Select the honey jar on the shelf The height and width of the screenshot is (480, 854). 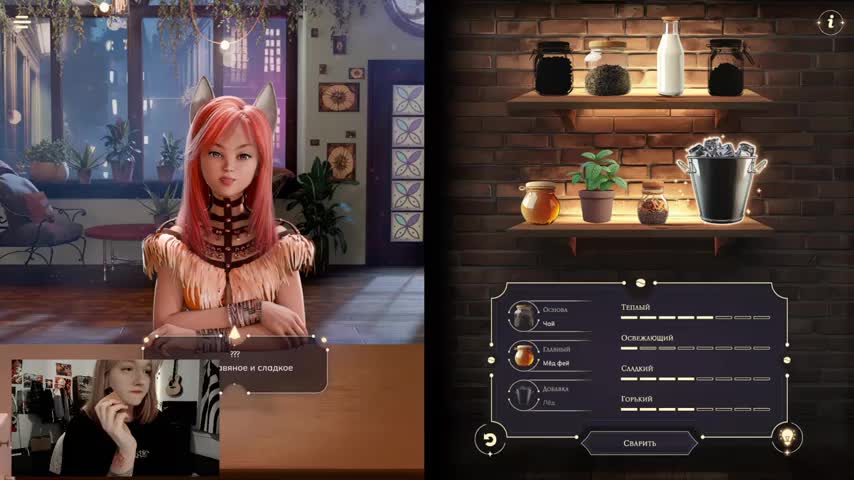pos(540,203)
